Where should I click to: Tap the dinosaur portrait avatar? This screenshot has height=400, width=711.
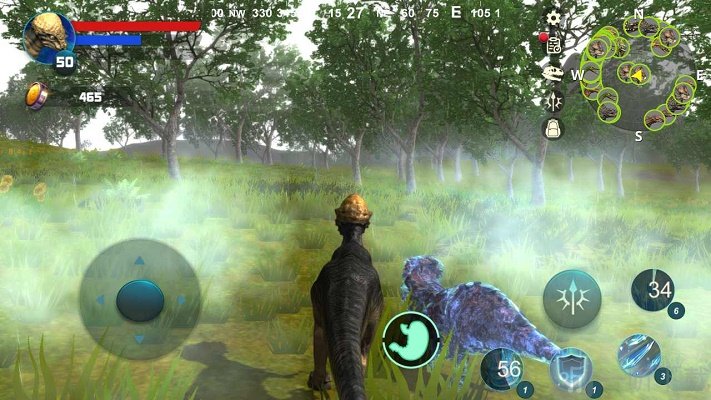46,35
